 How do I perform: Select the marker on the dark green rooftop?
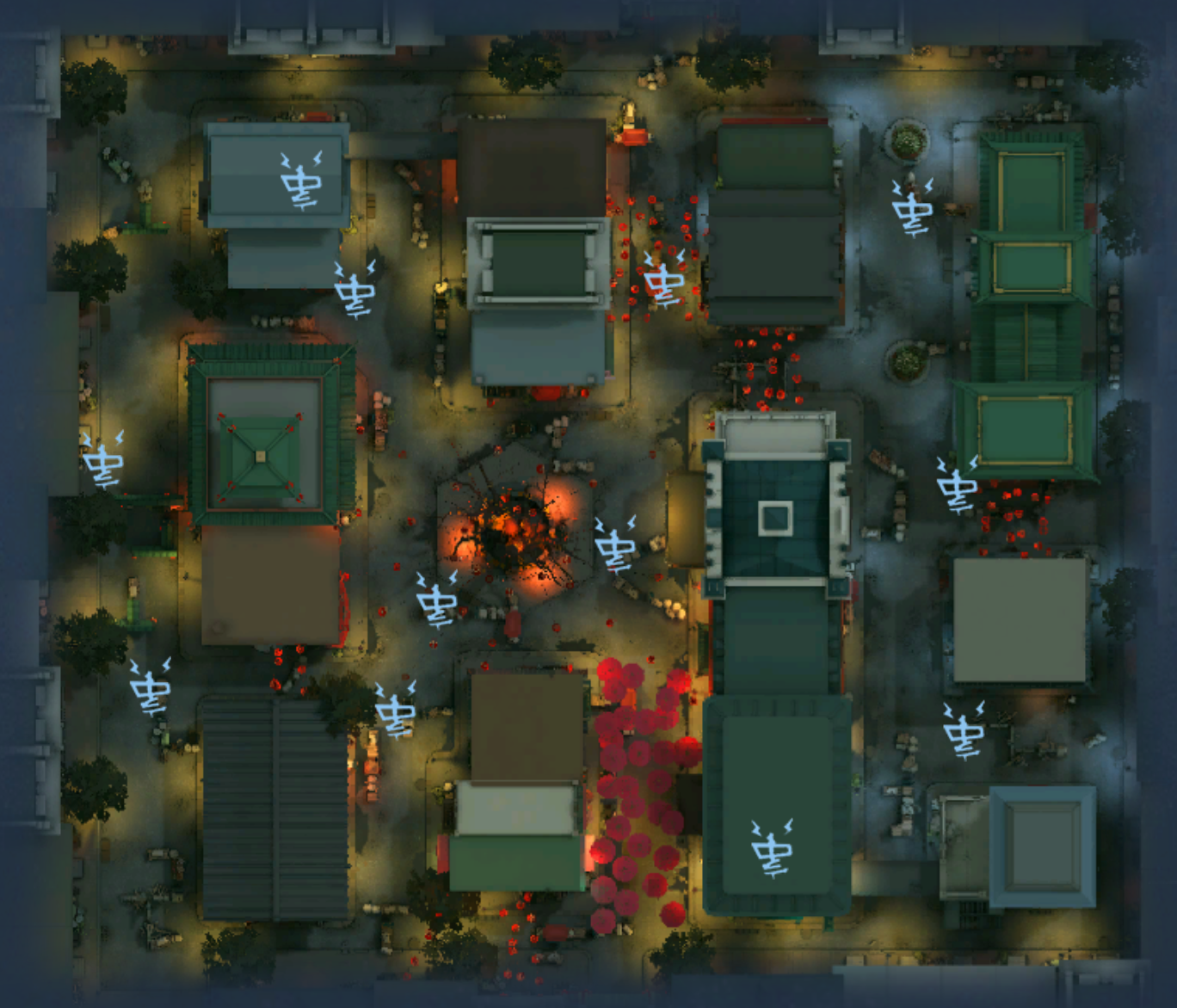pyautogui.click(x=772, y=848)
